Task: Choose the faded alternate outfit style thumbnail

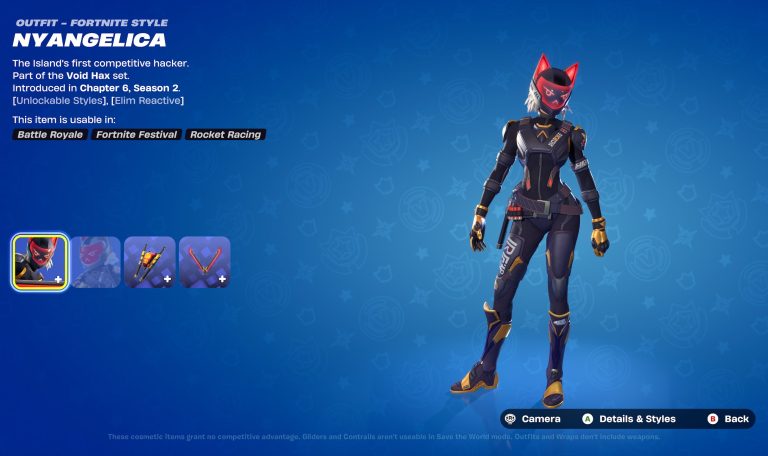Action: click(x=95, y=262)
